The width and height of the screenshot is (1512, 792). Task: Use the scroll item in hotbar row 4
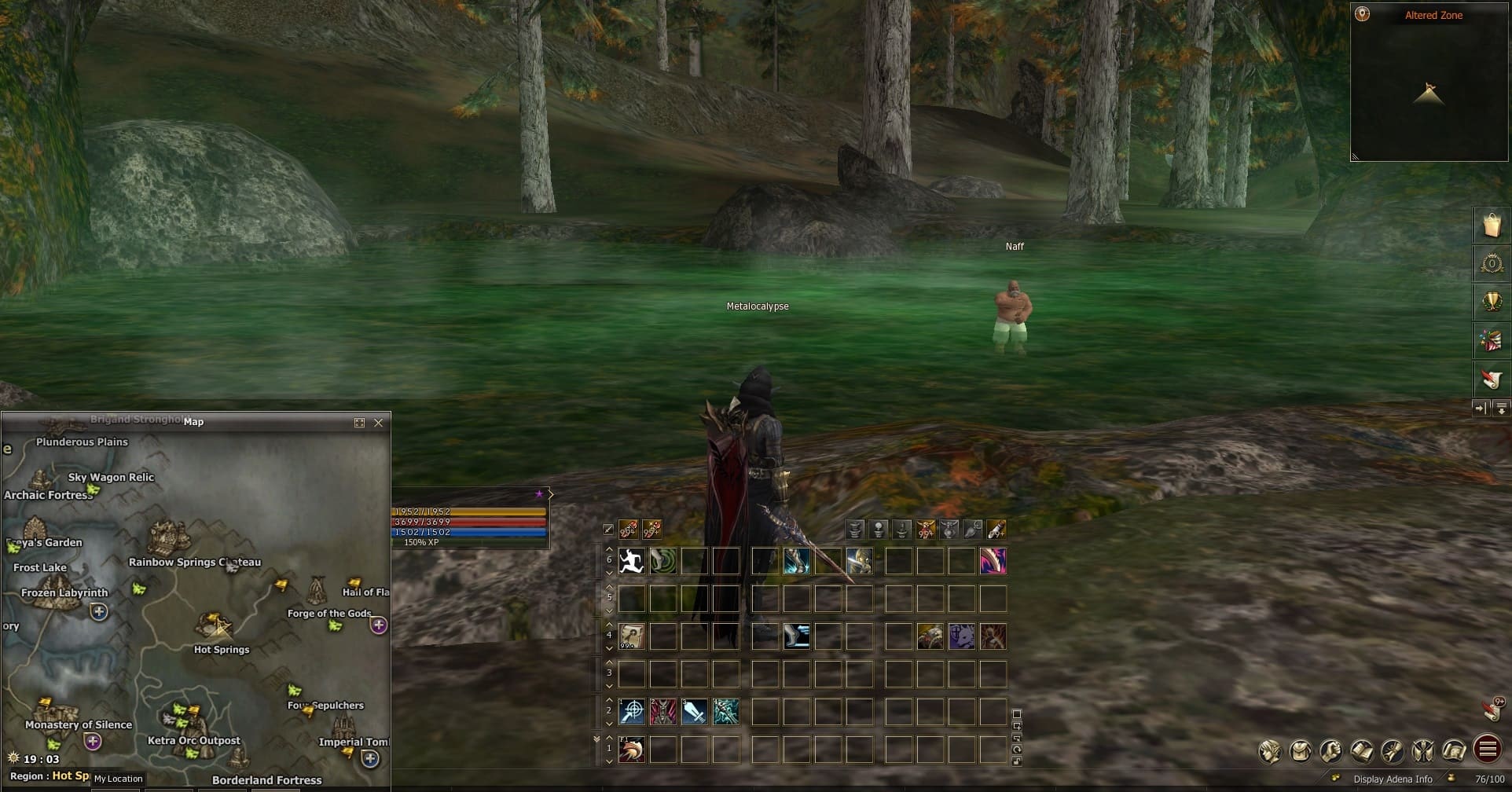click(632, 636)
